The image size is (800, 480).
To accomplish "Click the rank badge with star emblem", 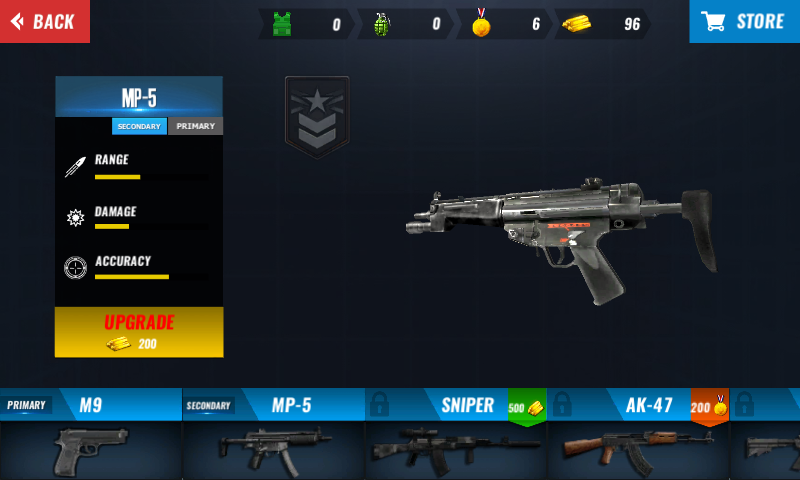I will [x=317, y=117].
